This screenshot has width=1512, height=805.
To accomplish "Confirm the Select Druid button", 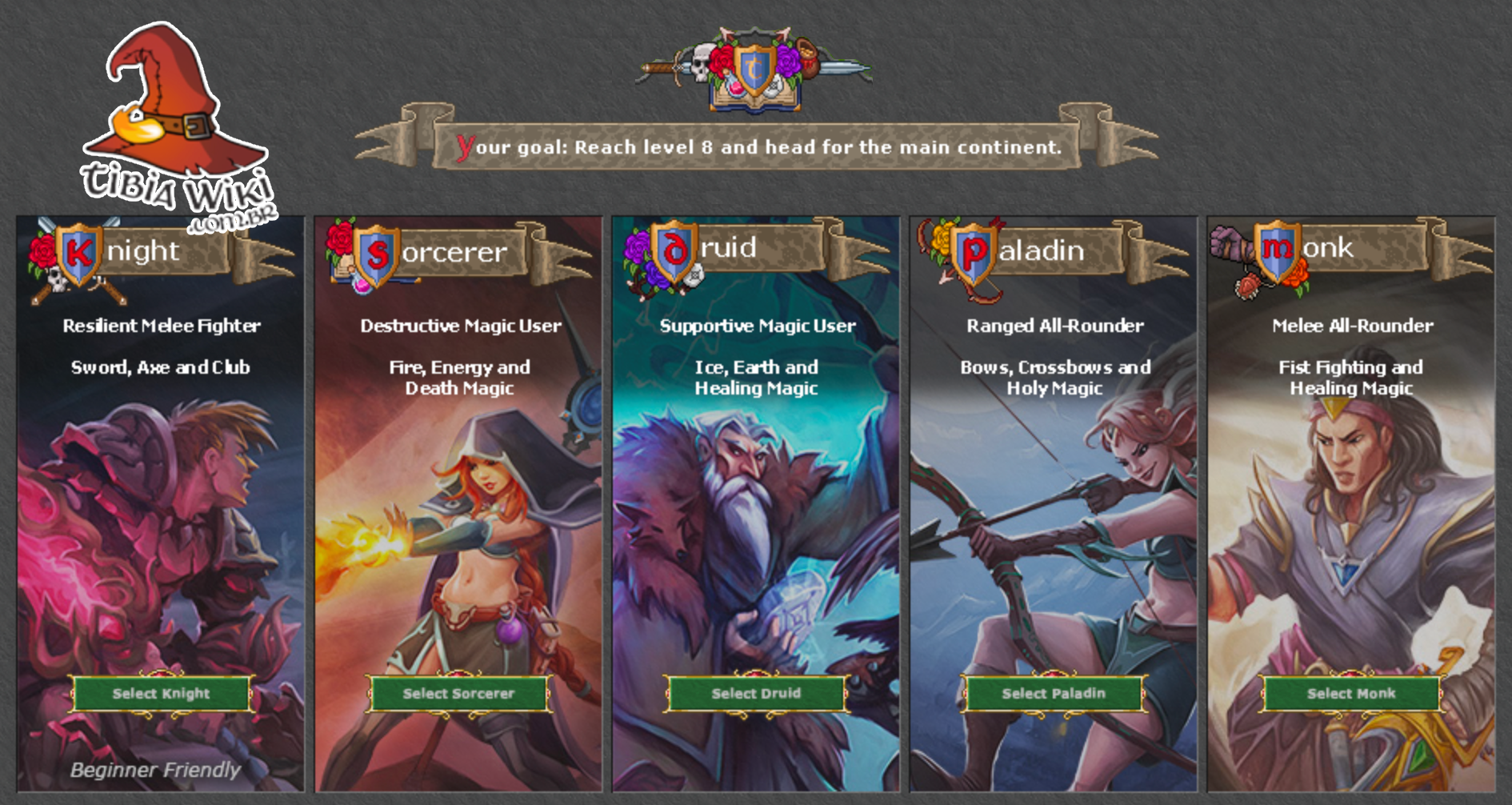I will (x=756, y=693).
